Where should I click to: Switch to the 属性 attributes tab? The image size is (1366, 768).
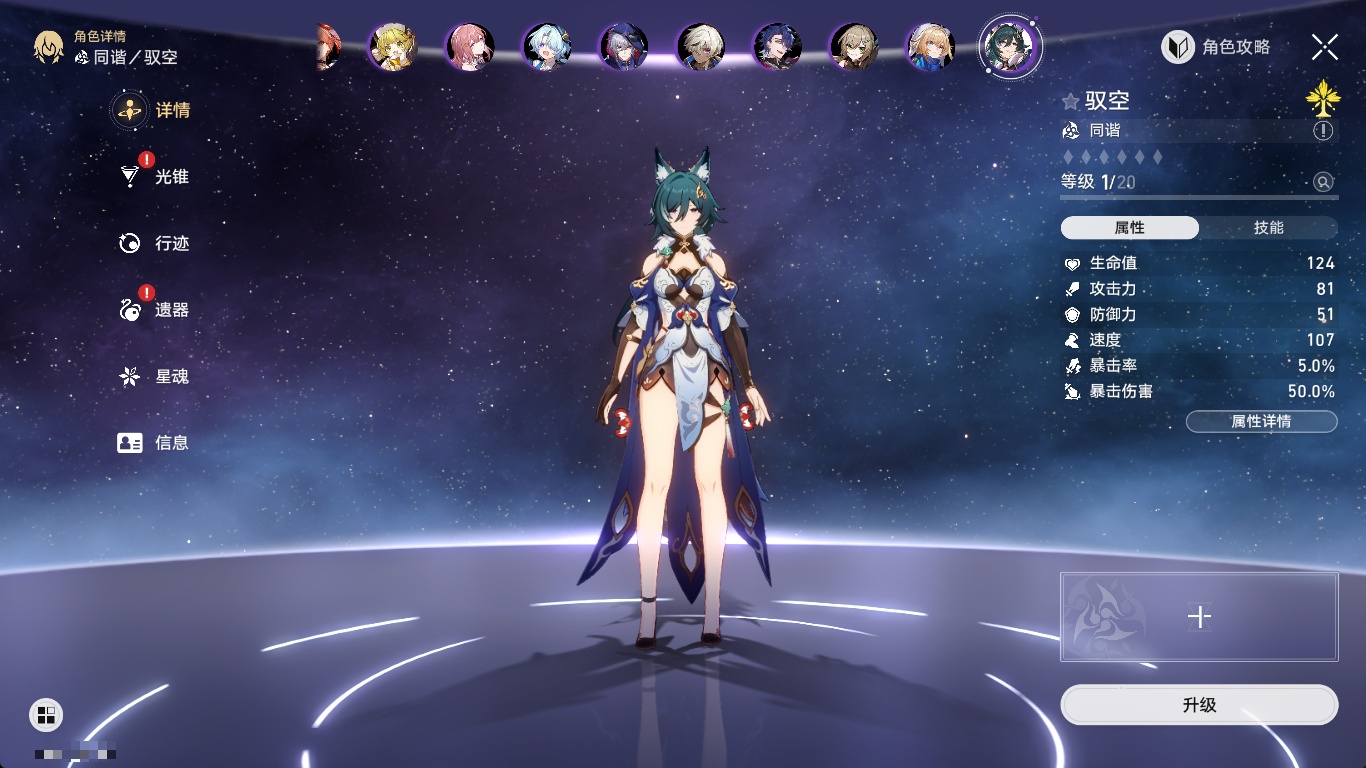tap(1130, 228)
